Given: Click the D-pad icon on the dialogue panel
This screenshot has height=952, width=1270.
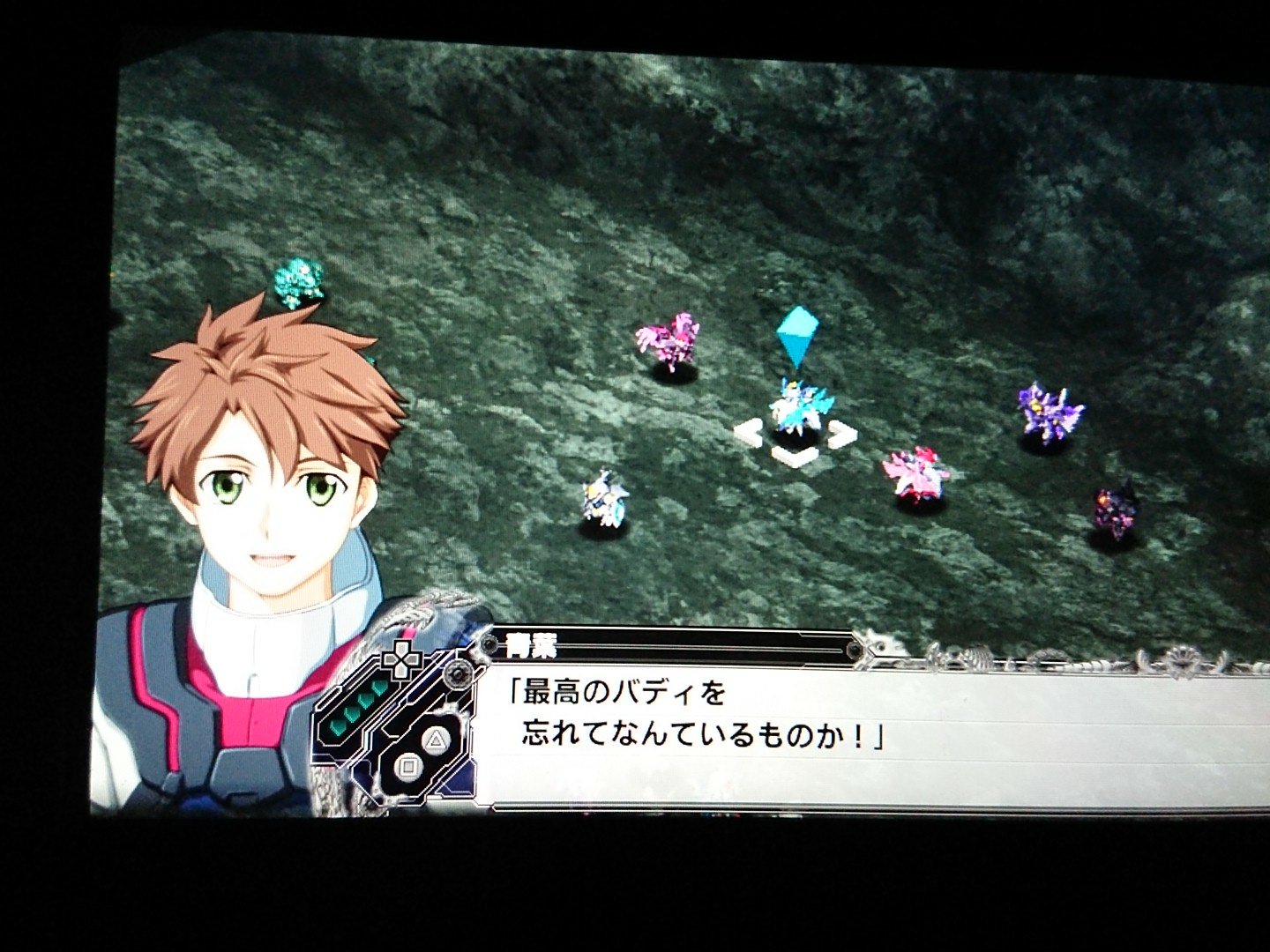Looking at the screenshot, I should pyautogui.click(x=401, y=658).
